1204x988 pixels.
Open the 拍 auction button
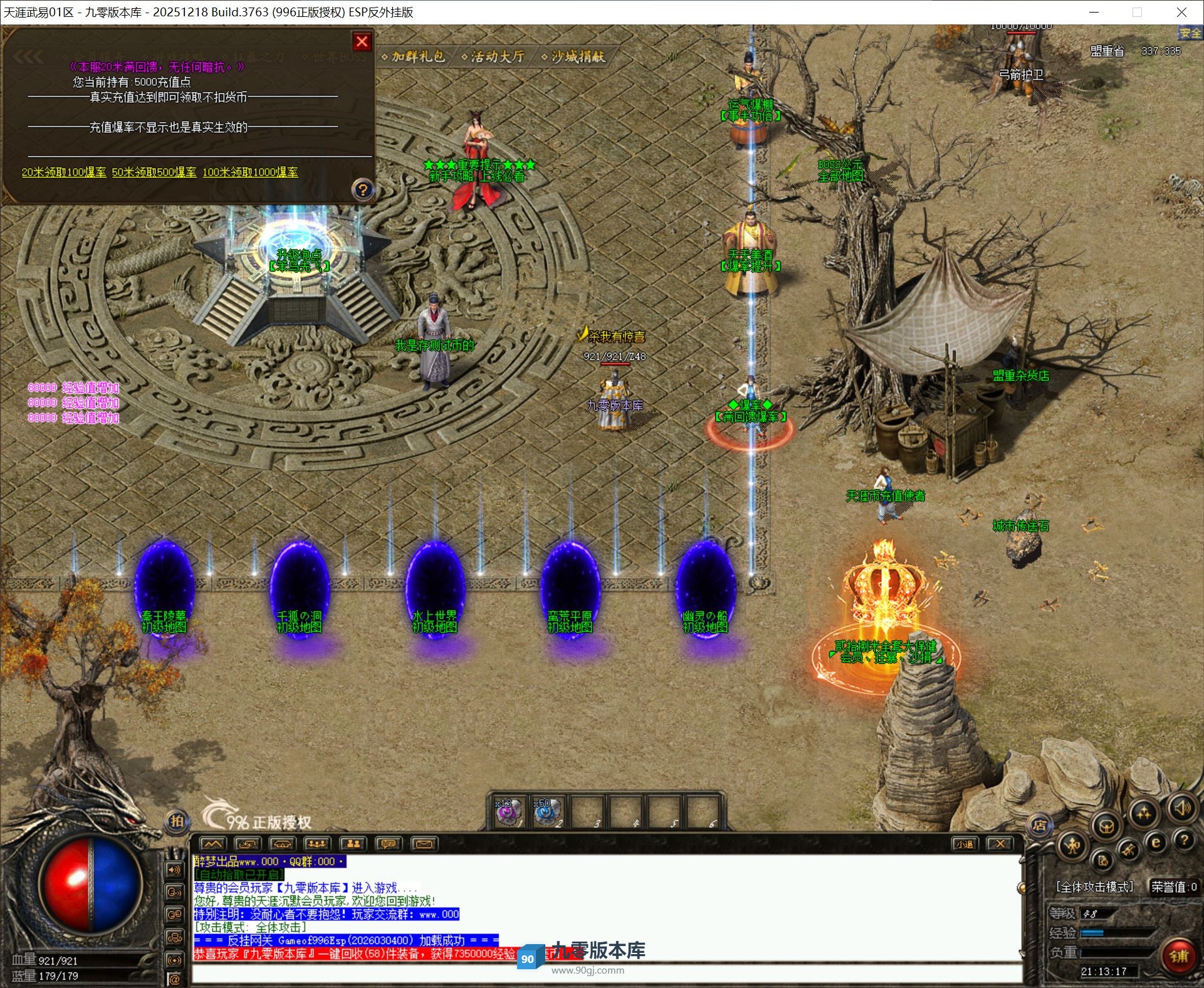[177, 821]
